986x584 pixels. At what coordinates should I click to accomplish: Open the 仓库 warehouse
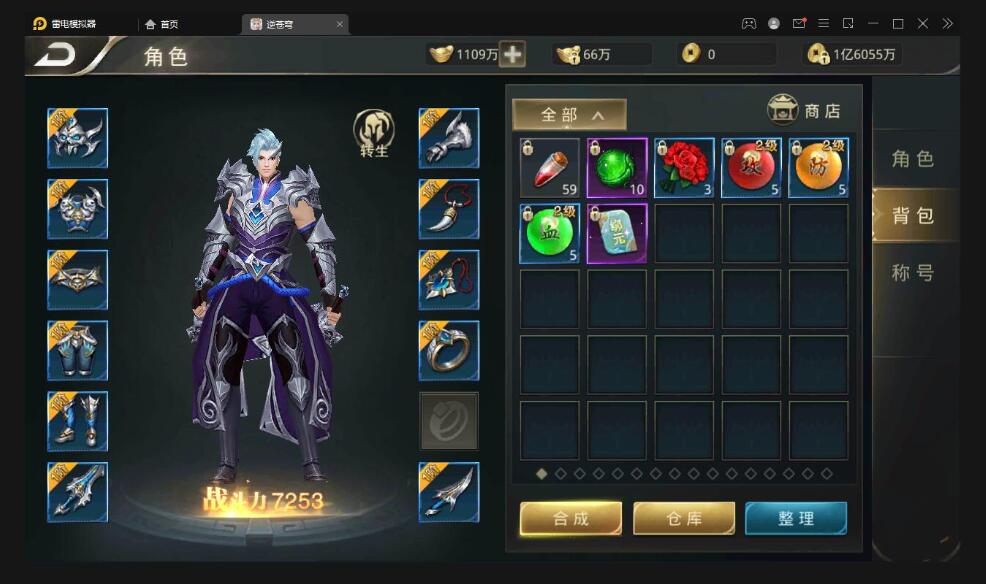pyautogui.click(x=684, y=518)
